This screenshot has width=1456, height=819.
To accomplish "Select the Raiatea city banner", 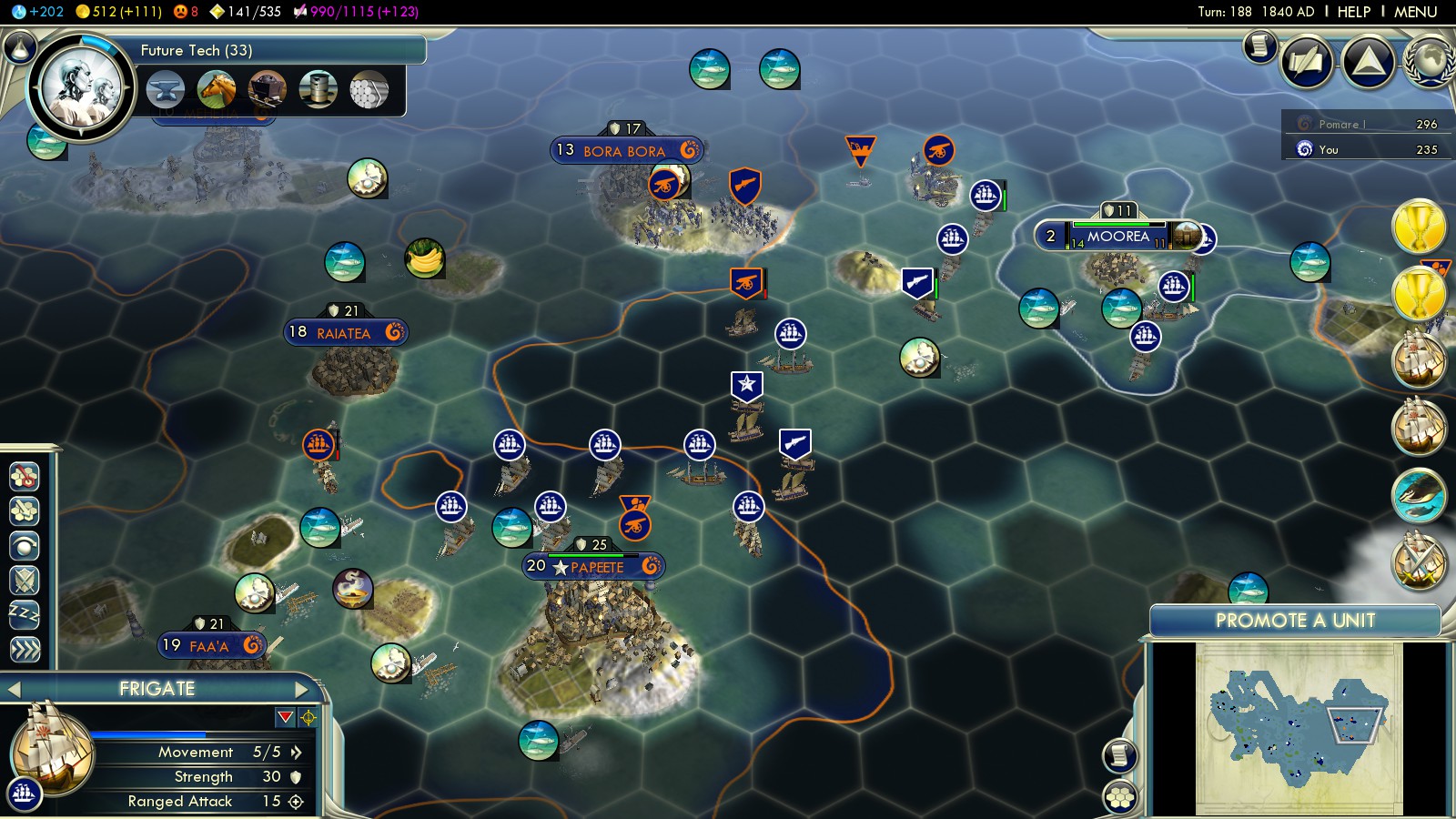I will point(346,333).
